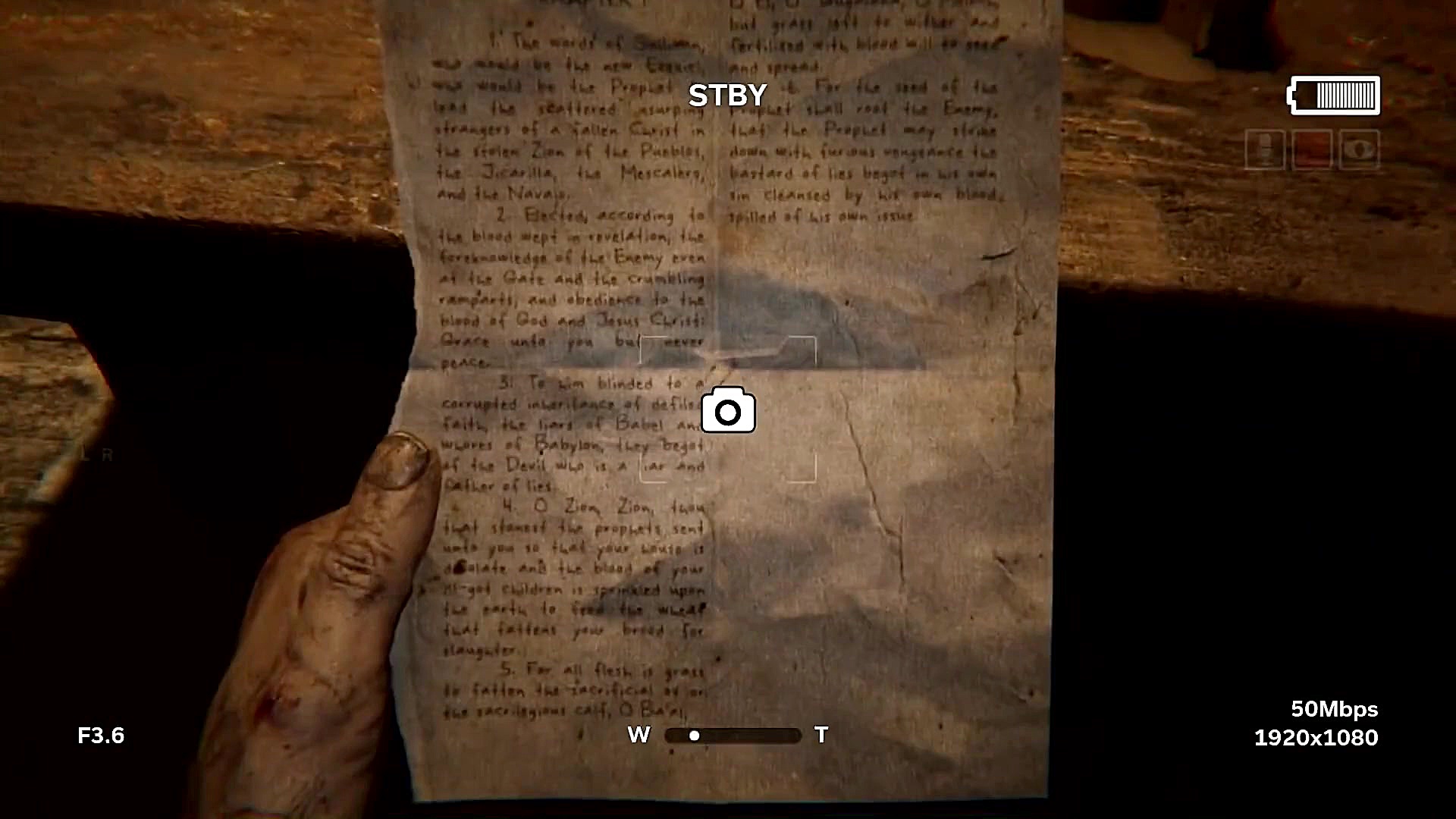Toggle recording with the red record square
1456x819 pixels.
point(1312,149)
